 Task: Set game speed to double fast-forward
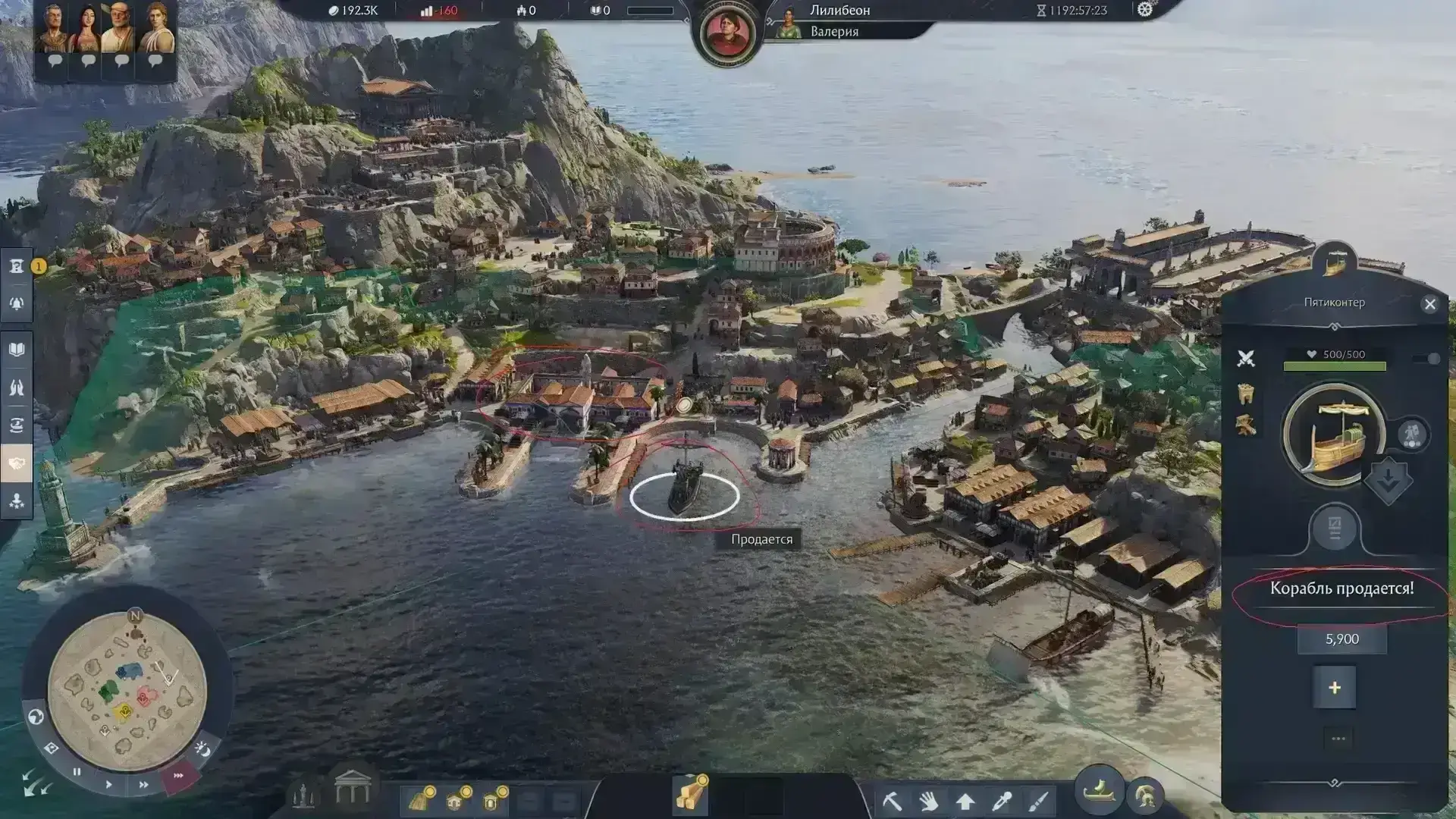point(143,785)
